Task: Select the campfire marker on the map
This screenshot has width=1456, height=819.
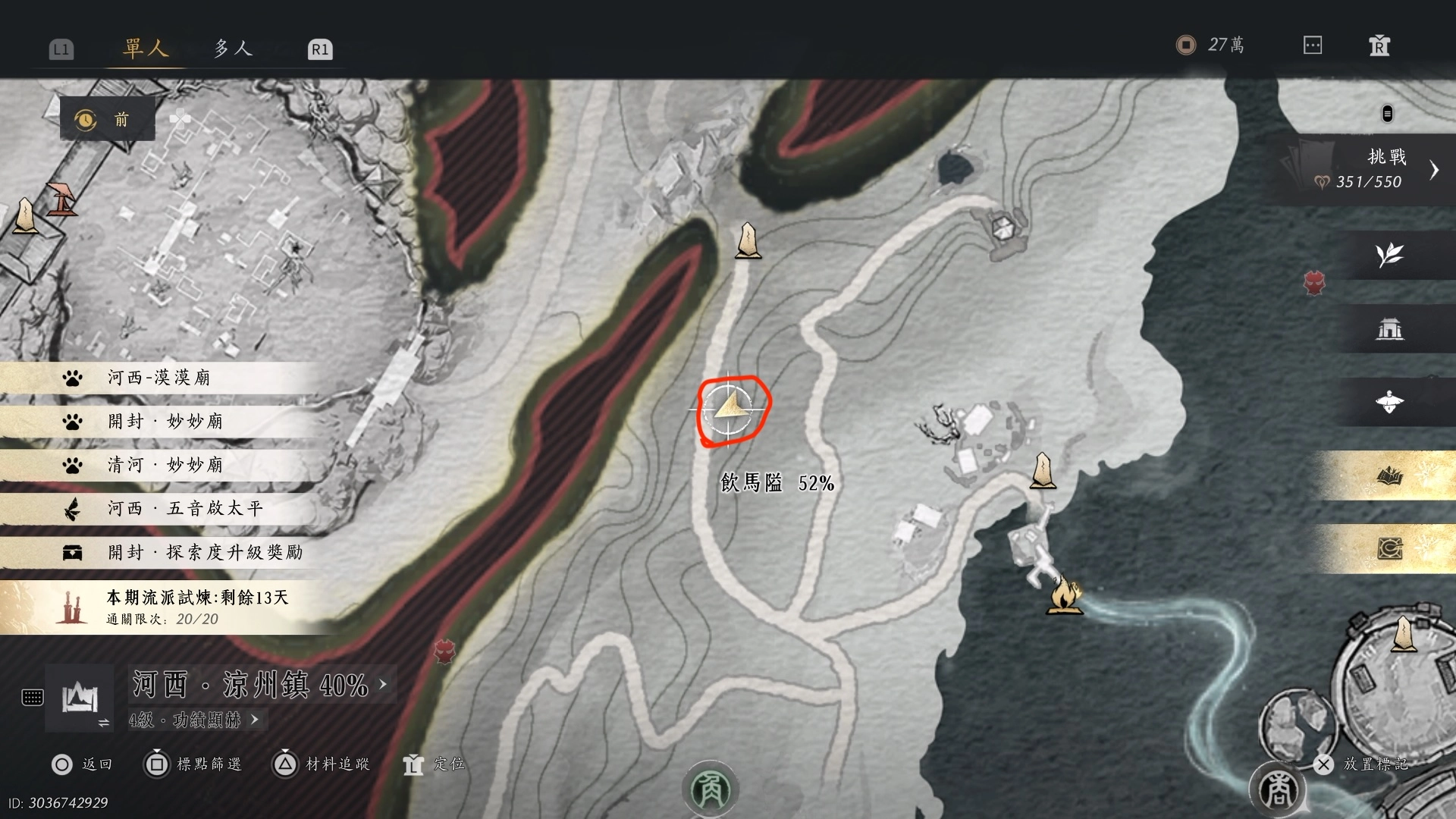Action: [x=1064, y=595]
